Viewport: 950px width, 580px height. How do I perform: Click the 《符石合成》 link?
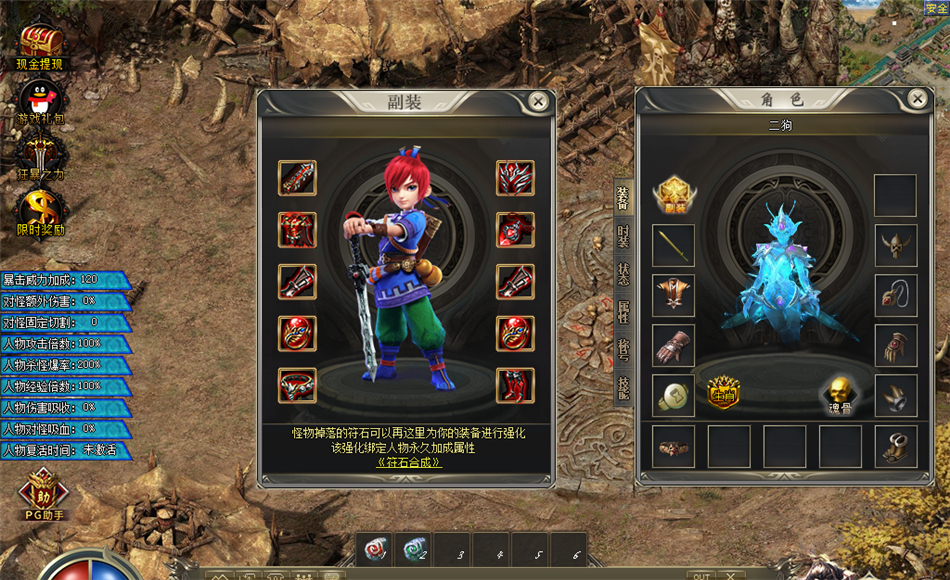click(x=406, y=462)
